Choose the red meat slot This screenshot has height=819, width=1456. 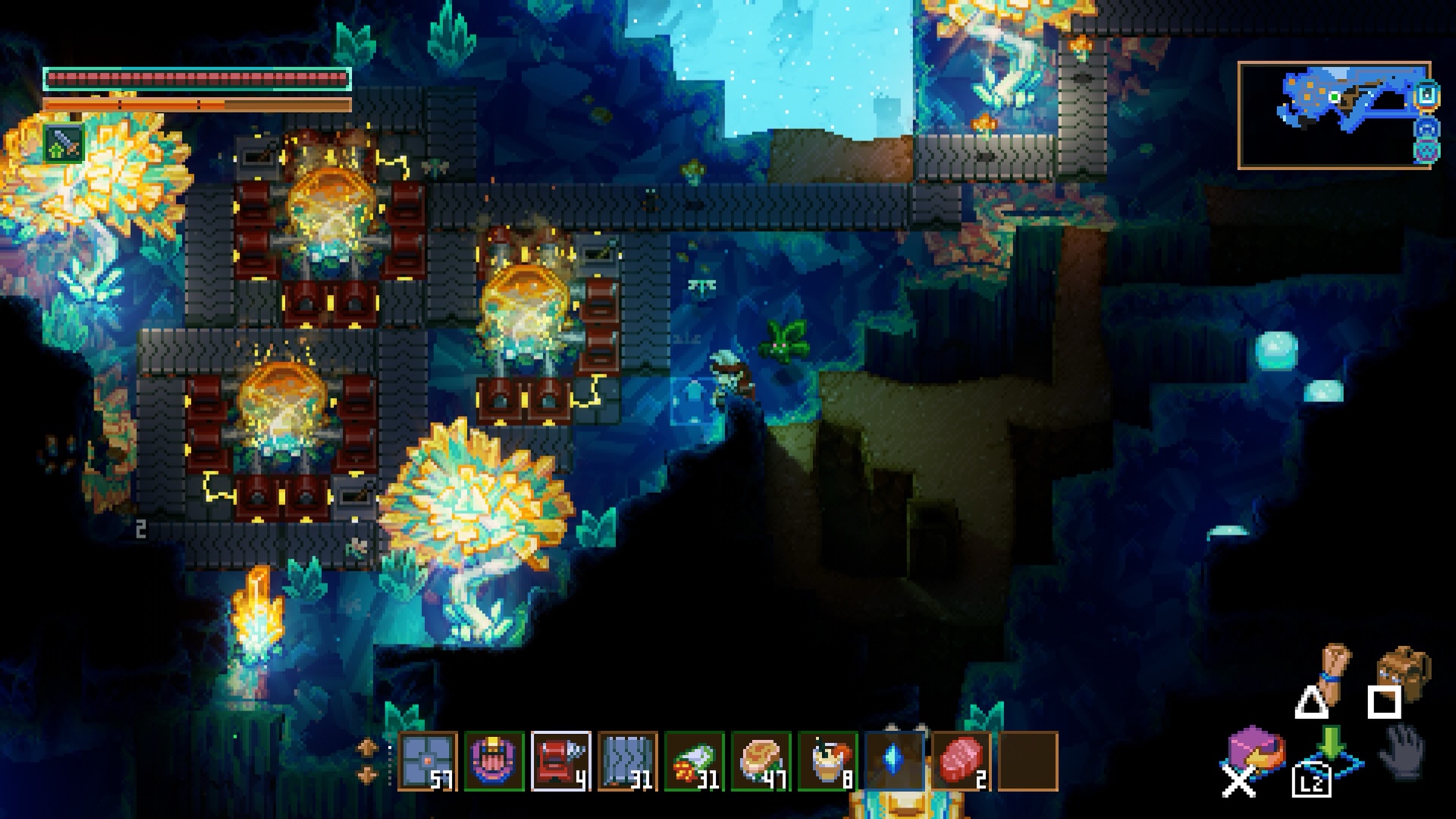(x=961, y=761)
